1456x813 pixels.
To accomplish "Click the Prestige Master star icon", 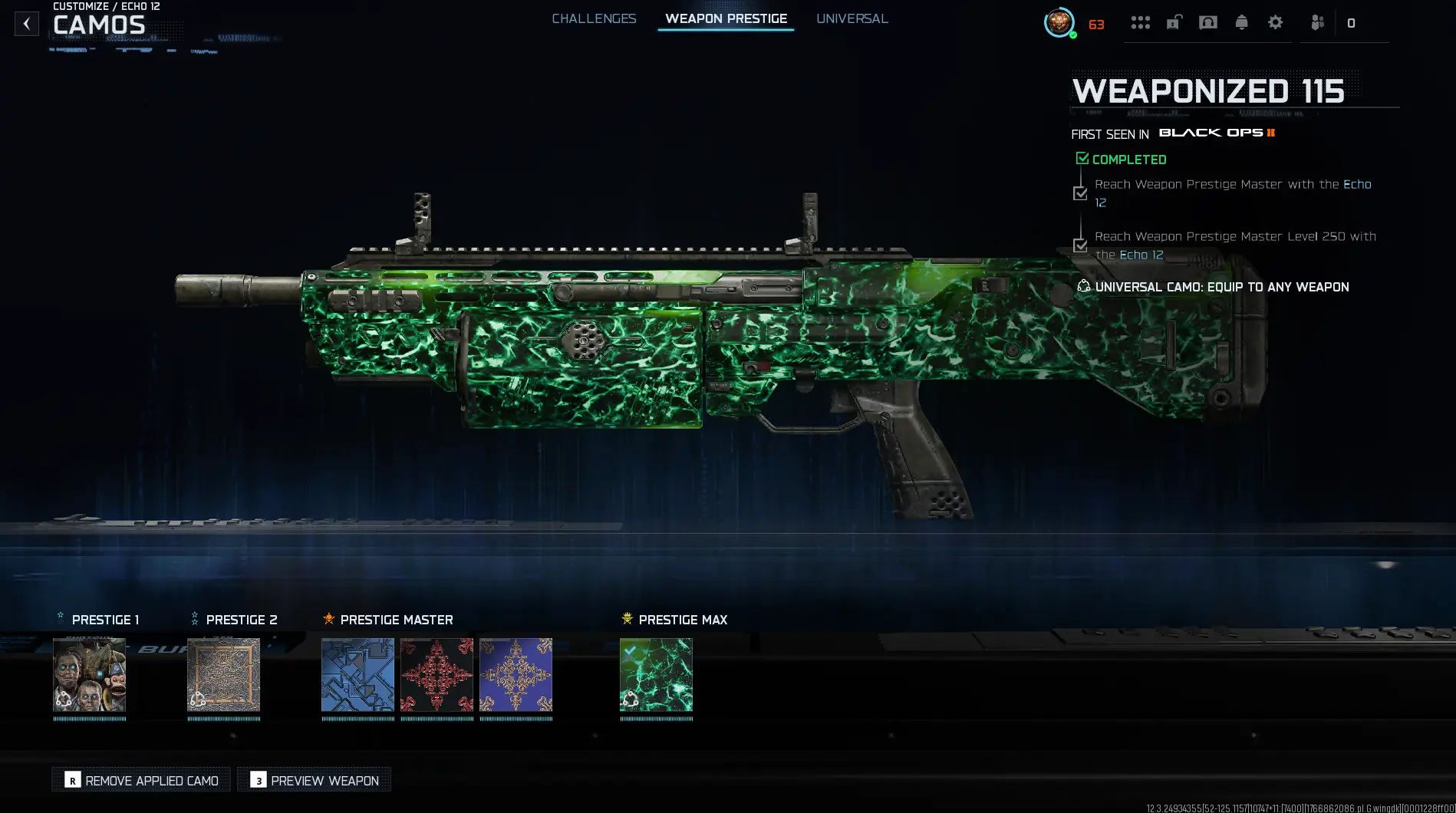I will [x=328, y=618].
